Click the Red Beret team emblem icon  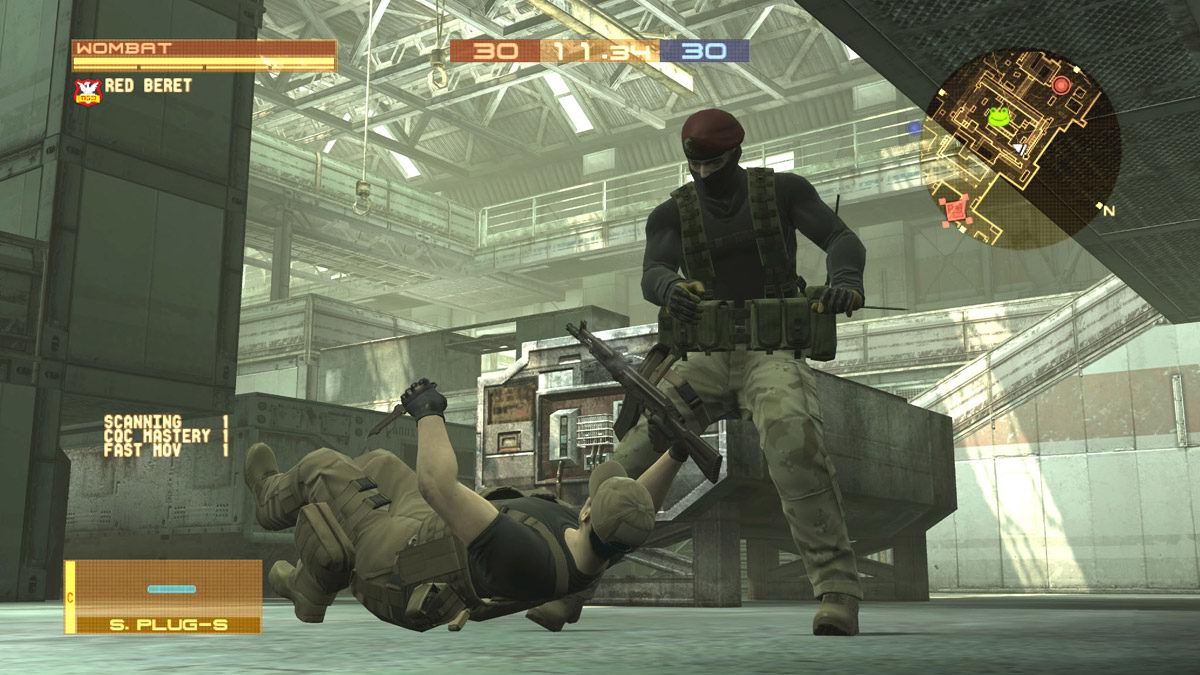(88, 91)
